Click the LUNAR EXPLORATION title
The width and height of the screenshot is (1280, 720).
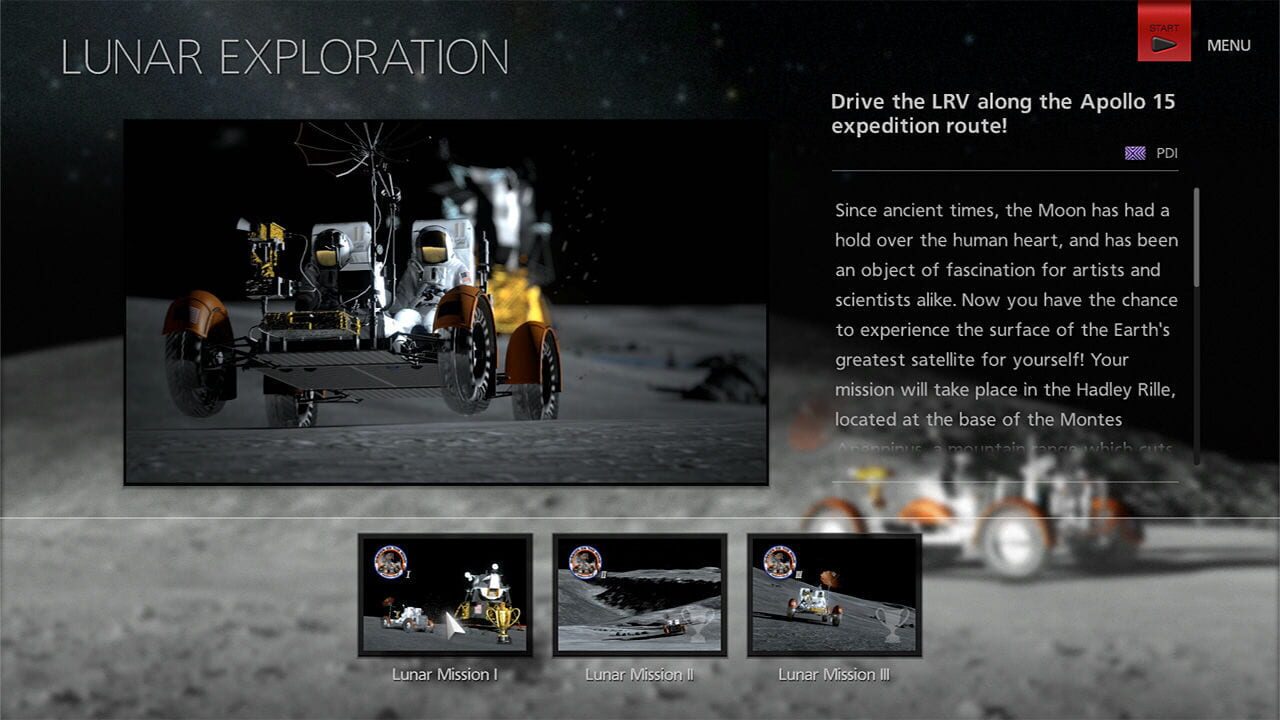coord(283,55)
